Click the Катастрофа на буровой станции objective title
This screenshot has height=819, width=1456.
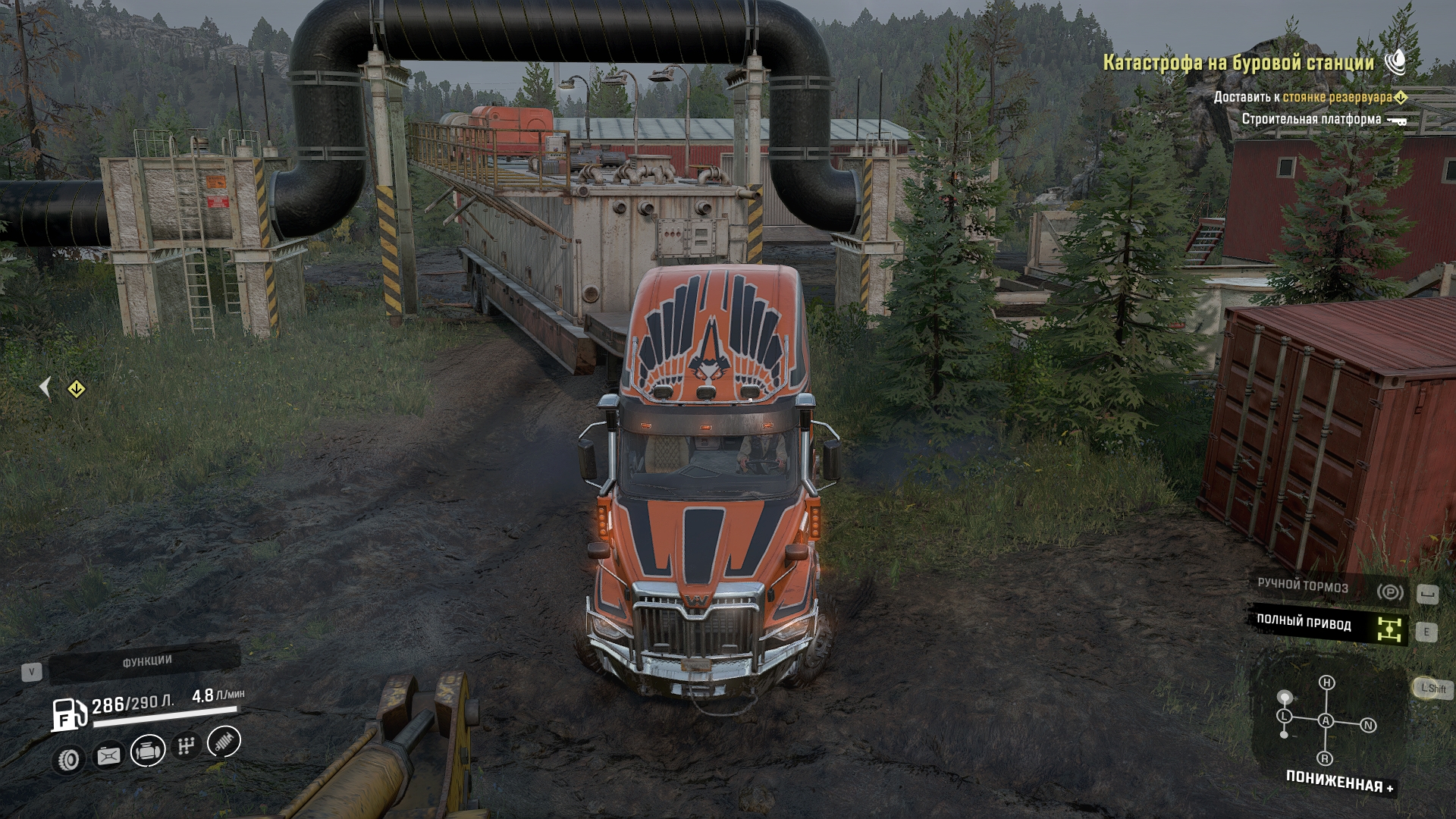(x=1238, y=63)
